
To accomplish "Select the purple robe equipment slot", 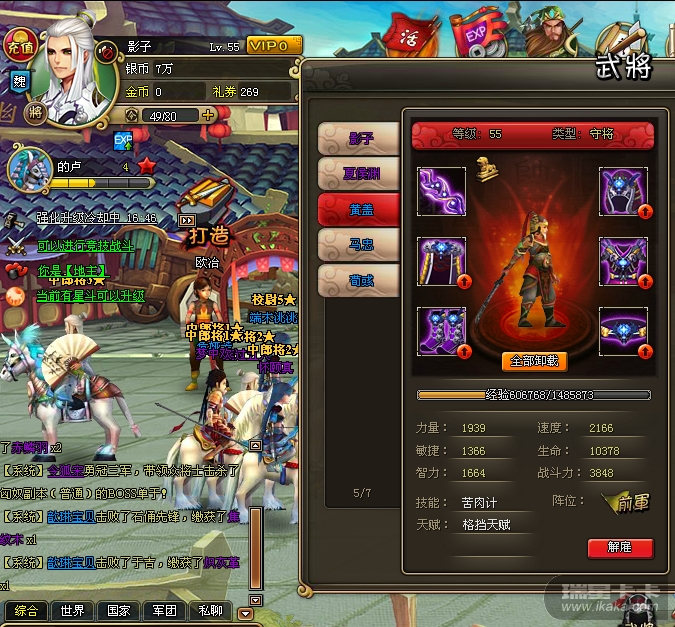I will (x=441, y=262).
